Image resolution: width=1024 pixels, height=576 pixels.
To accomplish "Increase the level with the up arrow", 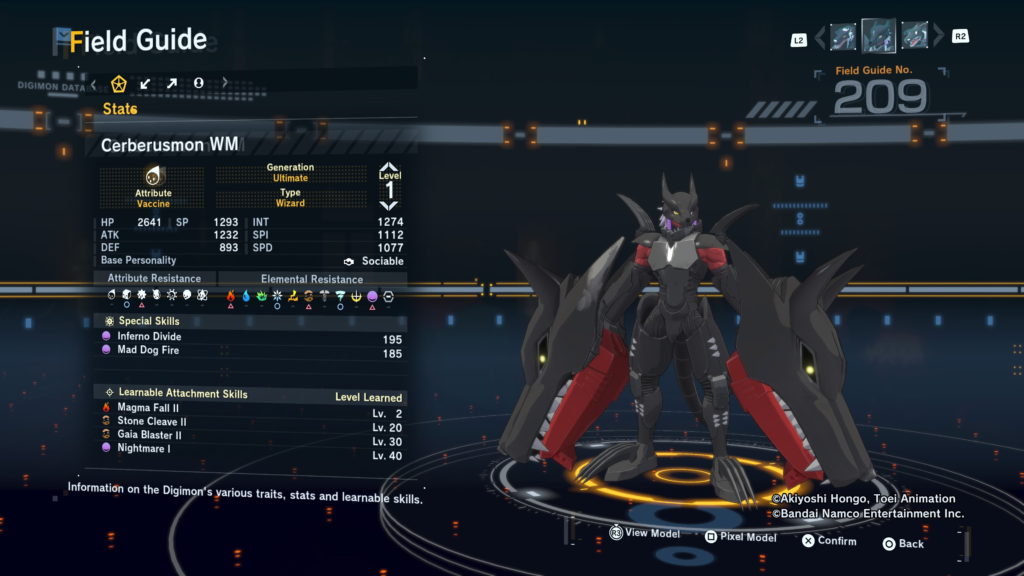I will [389, 168].
